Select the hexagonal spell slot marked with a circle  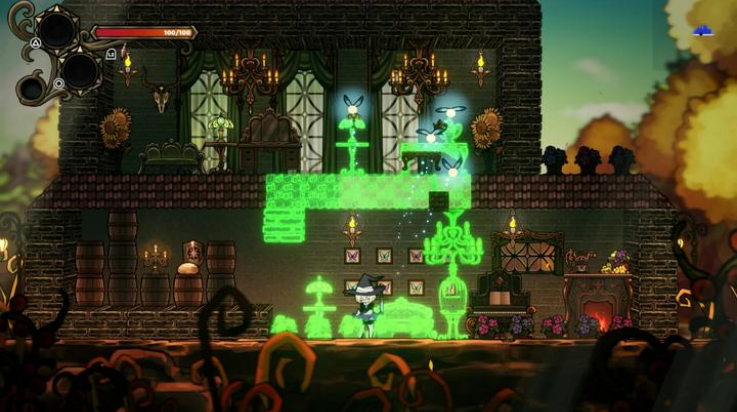point(79,69)
